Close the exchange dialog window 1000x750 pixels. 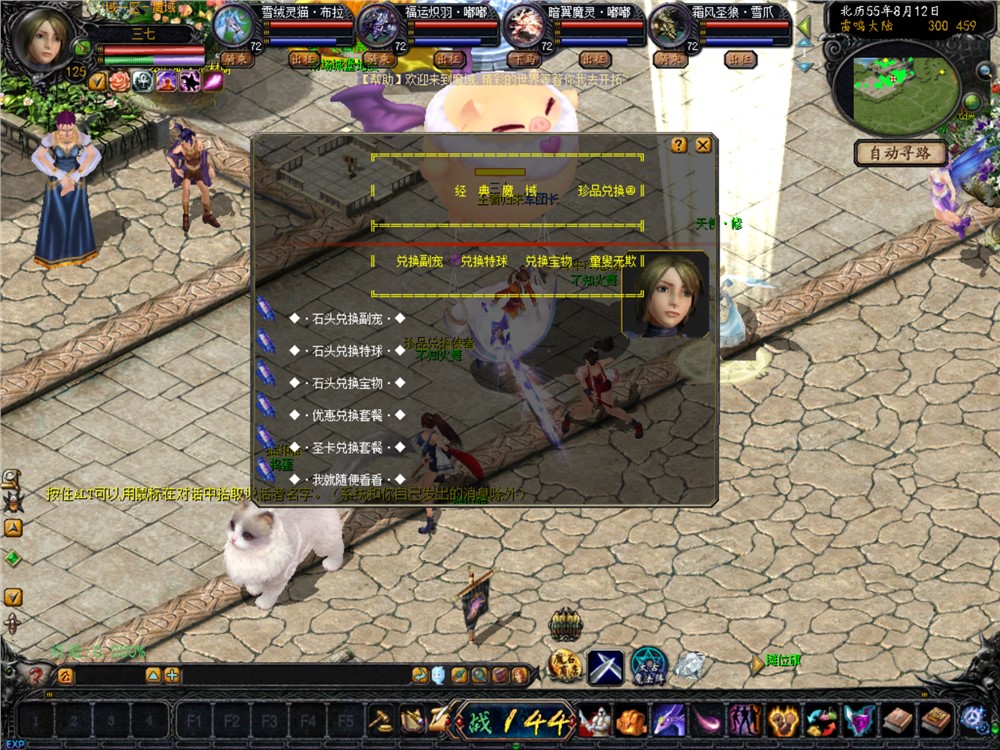coord(703,145)
